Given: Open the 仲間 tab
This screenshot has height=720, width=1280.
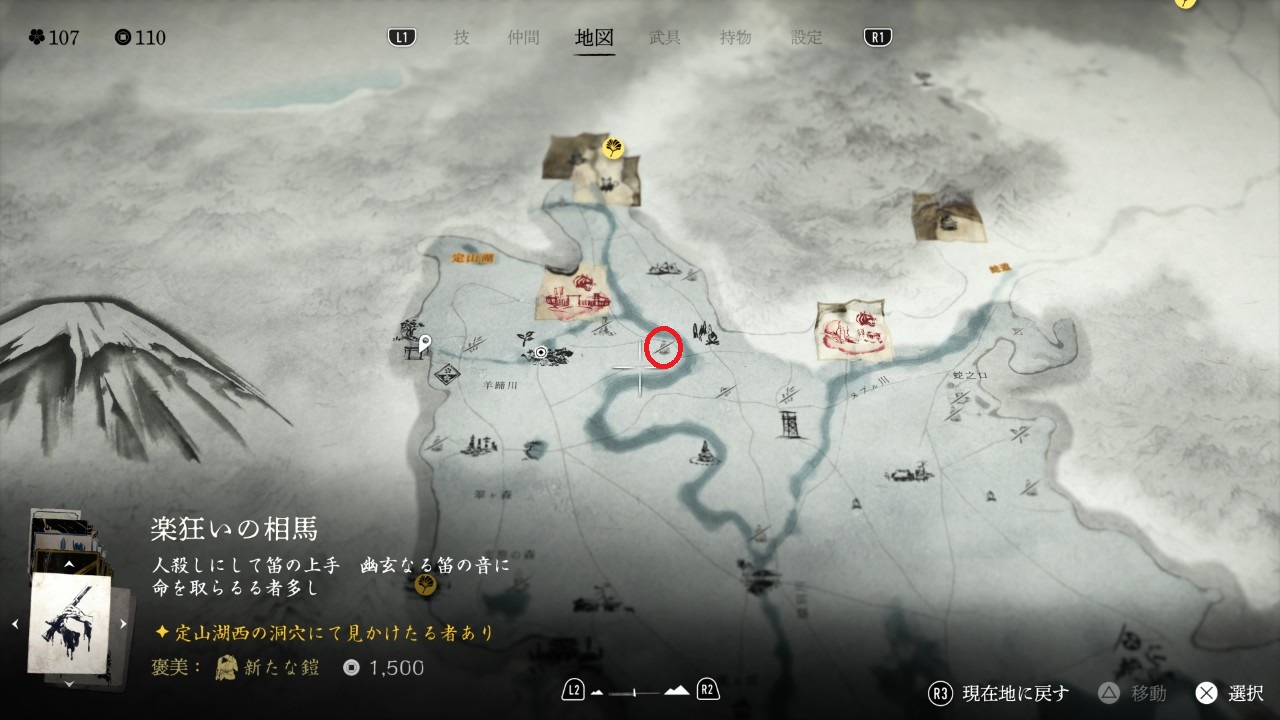Looking at the screenshot, I should 523,38.
